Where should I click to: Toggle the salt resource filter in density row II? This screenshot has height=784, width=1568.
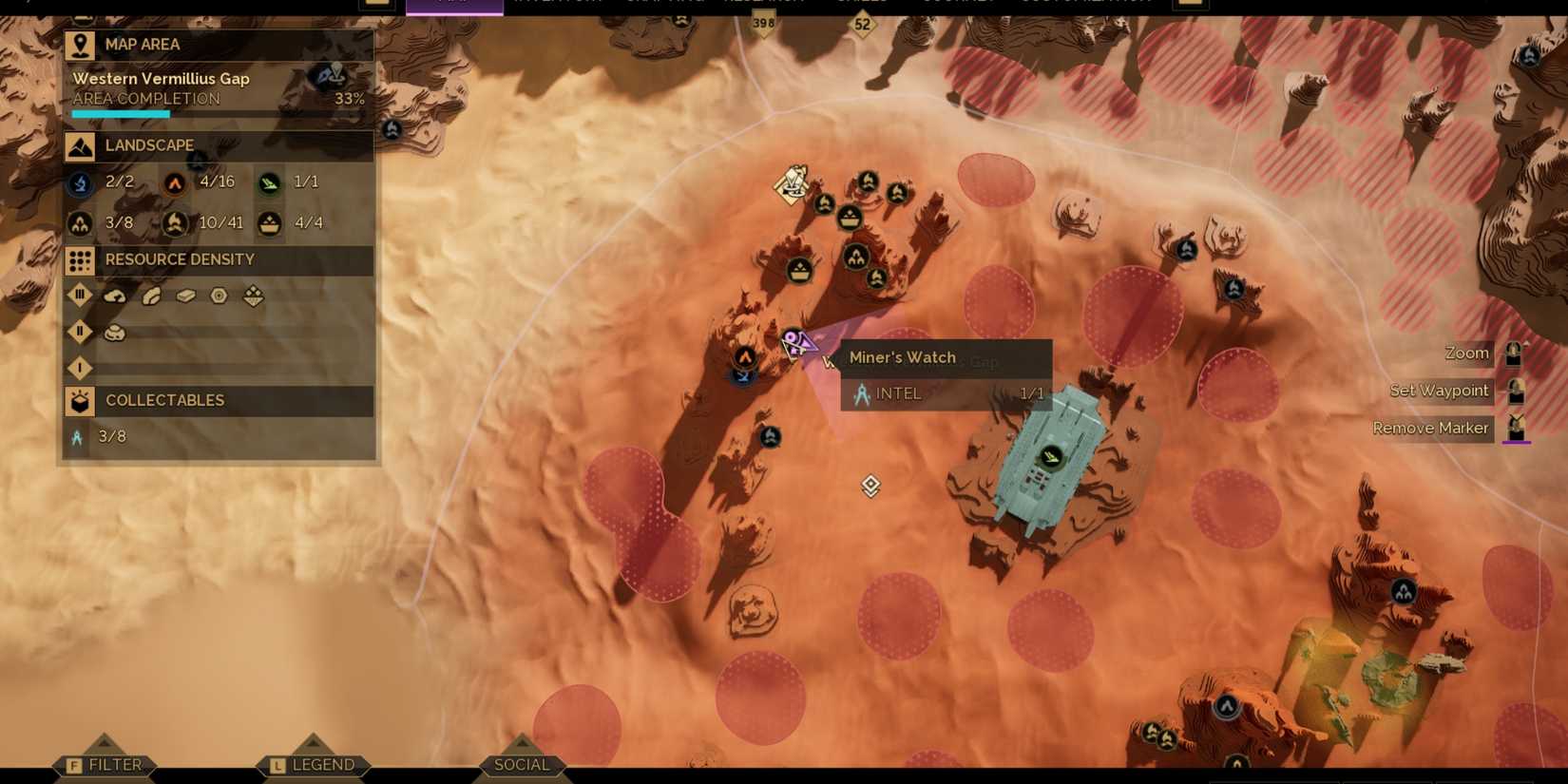tap(115, 331)
